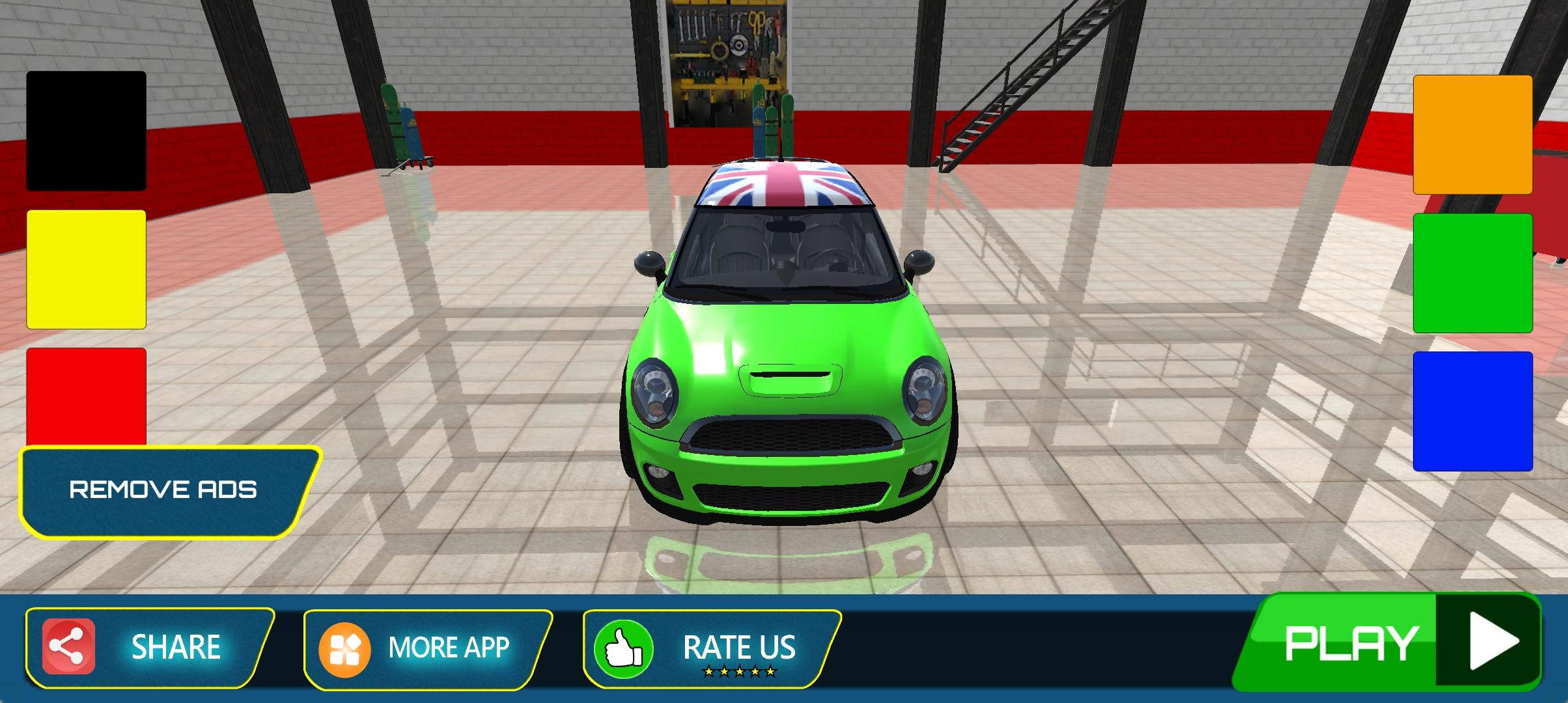Screen dimensions: 1568x703
Task: Paint the car with the blue swatch
Action: pyautogui.click(x=1472, y=411)
